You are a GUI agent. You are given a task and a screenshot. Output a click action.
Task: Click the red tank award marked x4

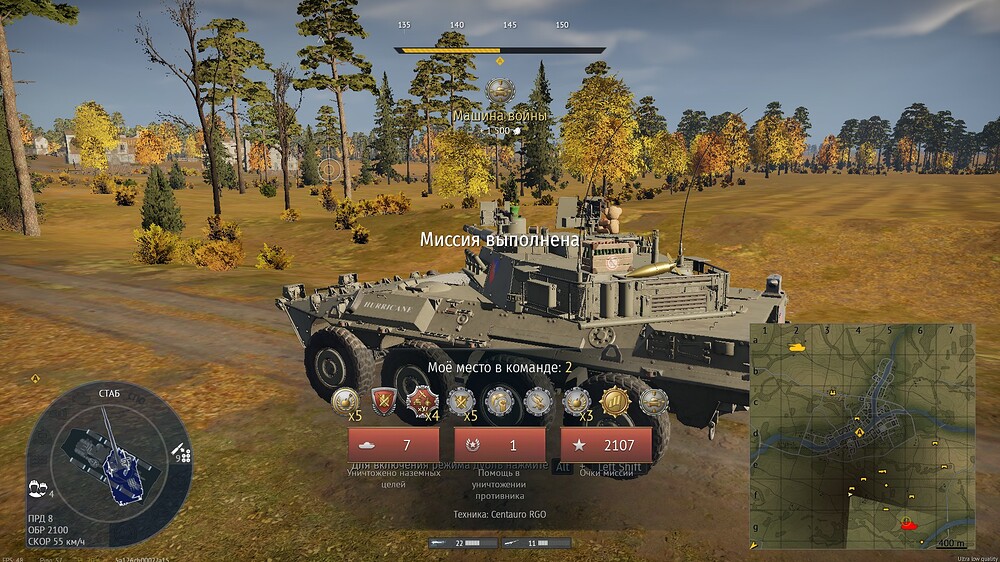pyautogui.click(x=422, y=402)
